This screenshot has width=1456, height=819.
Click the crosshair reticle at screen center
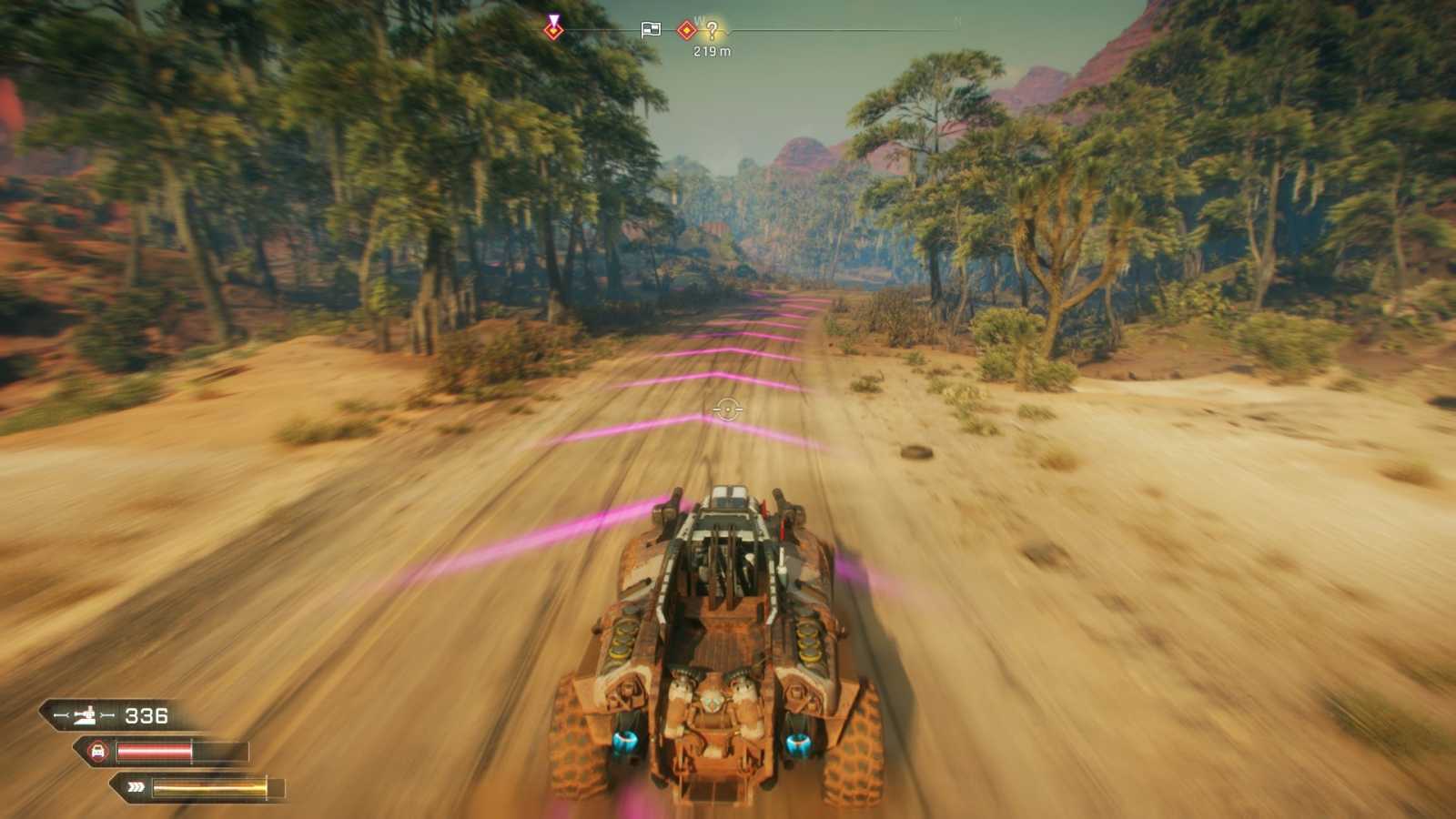[x=727, y=409]
